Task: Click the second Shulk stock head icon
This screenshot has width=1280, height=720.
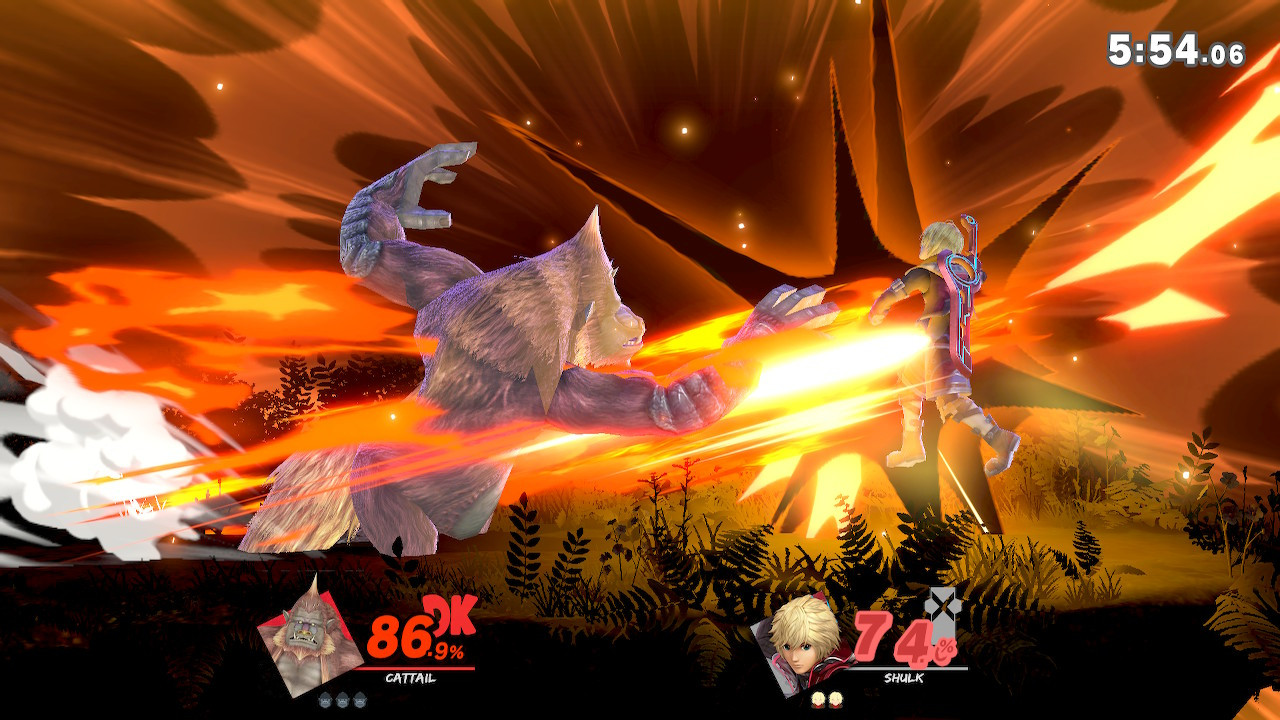Action: (x=835, y=700)
